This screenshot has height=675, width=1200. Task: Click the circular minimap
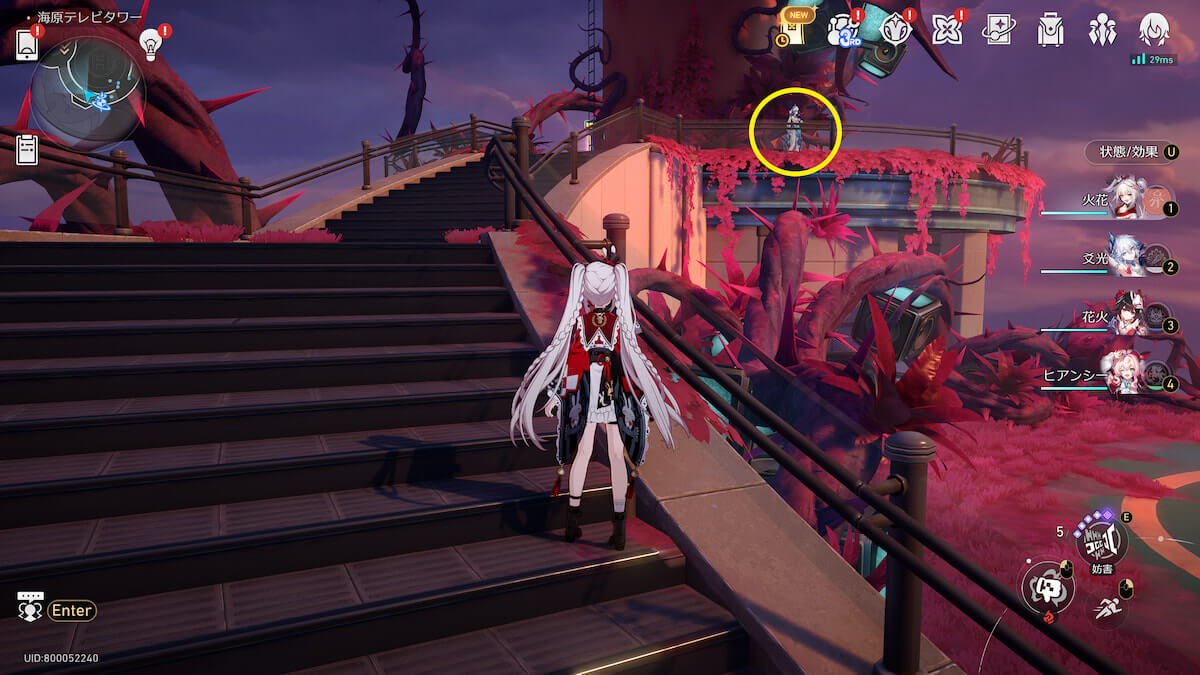pyautogui.click(x=88, y=94)
